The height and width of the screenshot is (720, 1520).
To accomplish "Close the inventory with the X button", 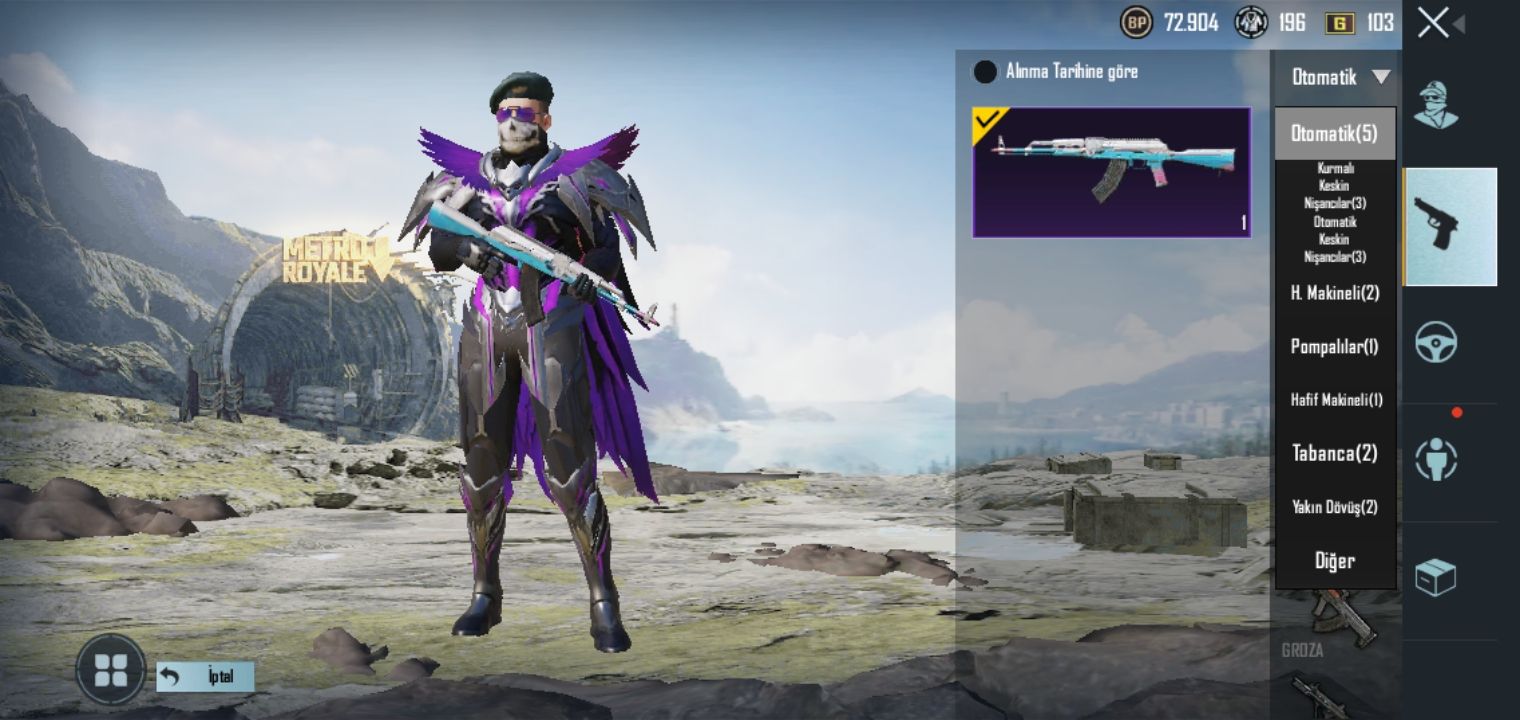I will 1433,23.
